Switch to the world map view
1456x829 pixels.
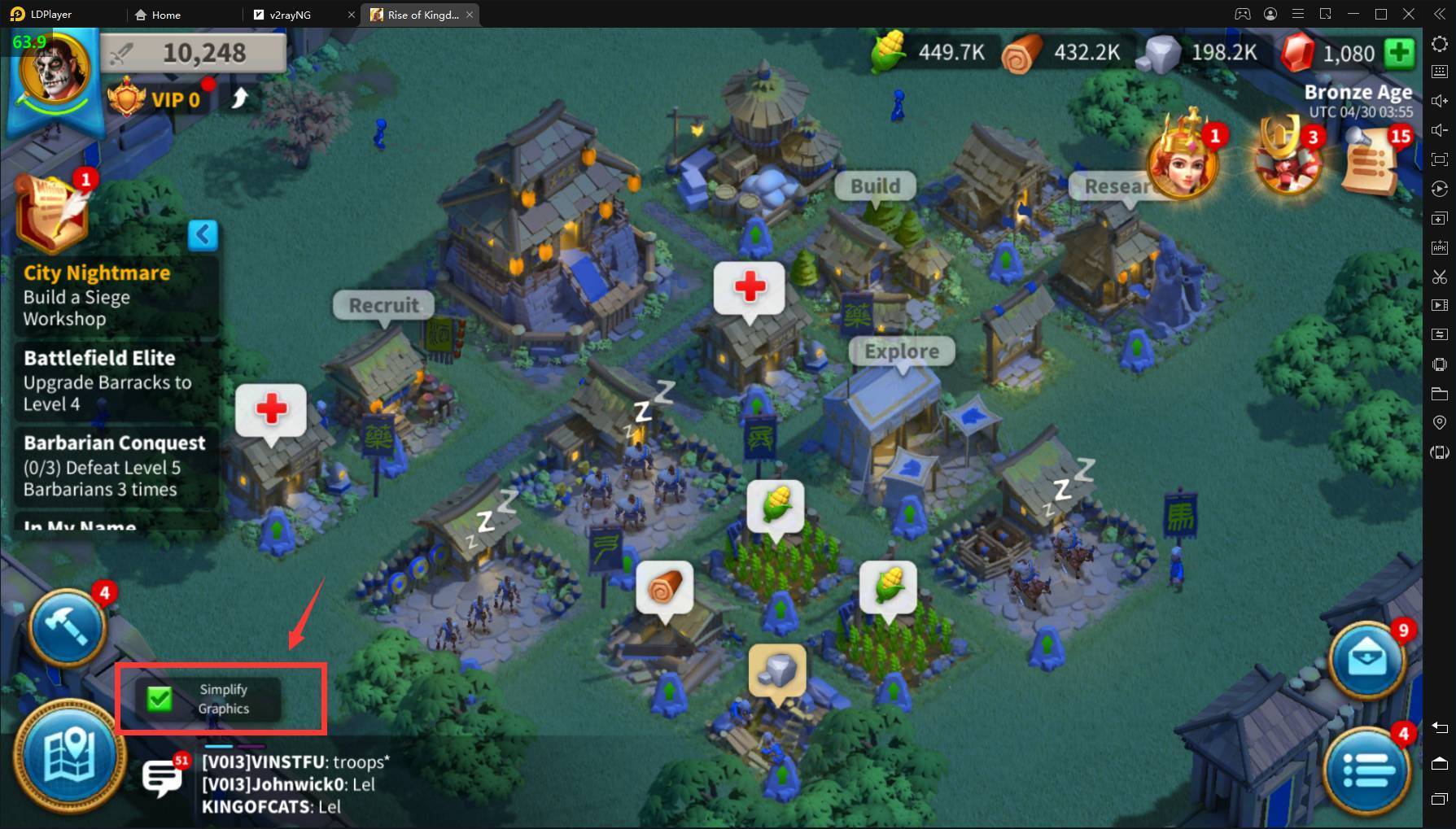[x=70, y=757]
